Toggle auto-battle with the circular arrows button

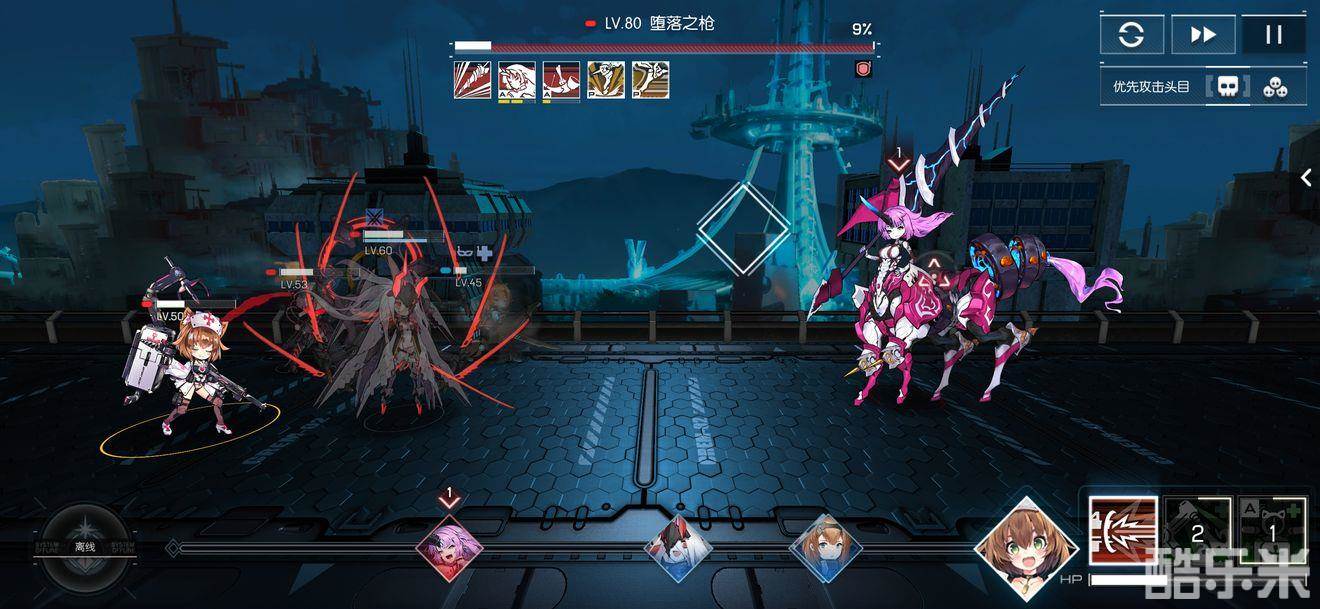pos(1131,35)
